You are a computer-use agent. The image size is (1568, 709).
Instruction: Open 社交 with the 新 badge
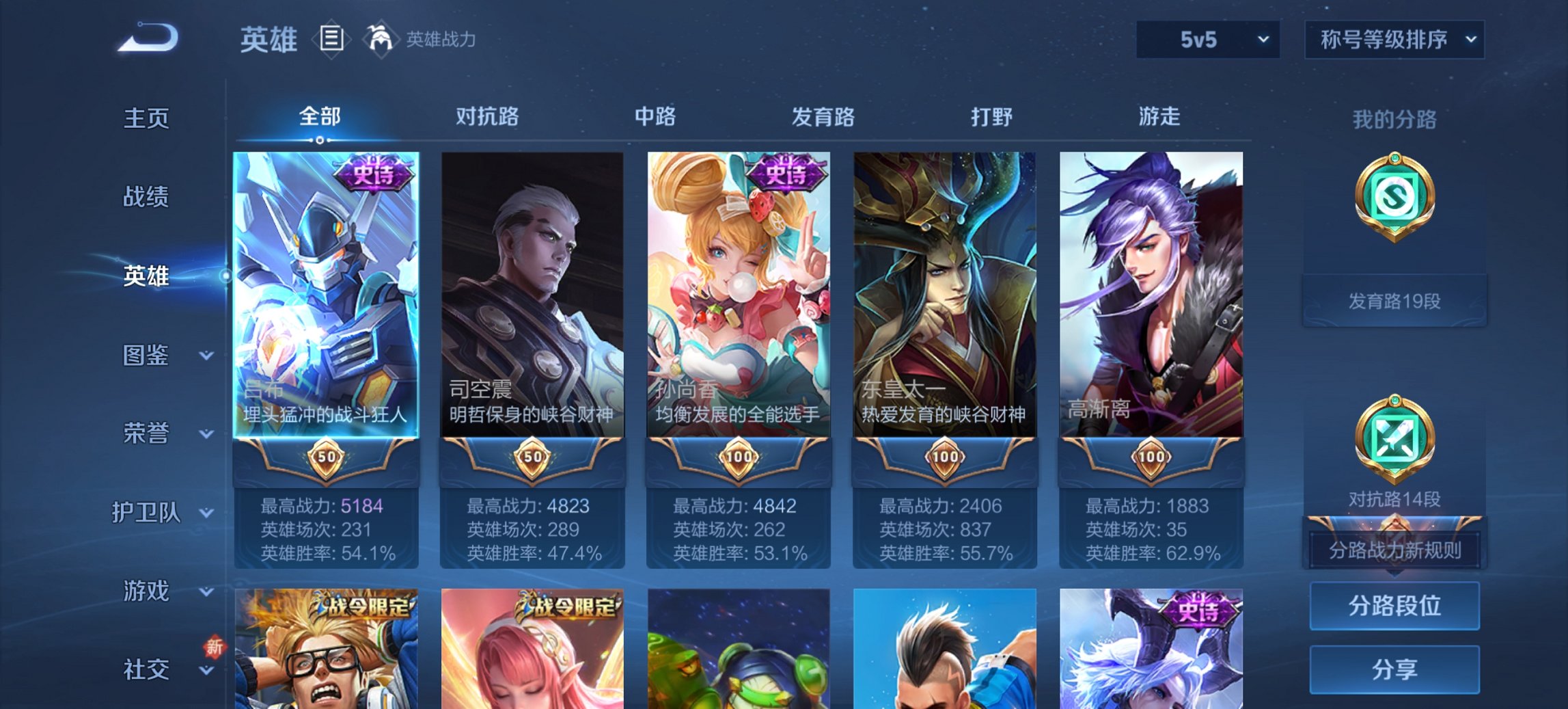tap(147, 669)
